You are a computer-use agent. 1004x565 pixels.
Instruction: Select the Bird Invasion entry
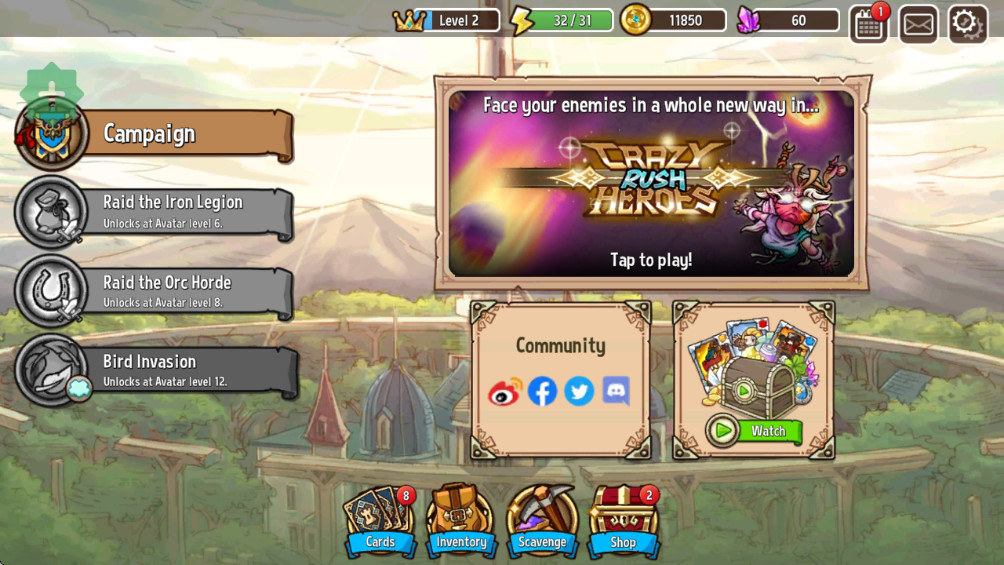(x=160, y=370)
